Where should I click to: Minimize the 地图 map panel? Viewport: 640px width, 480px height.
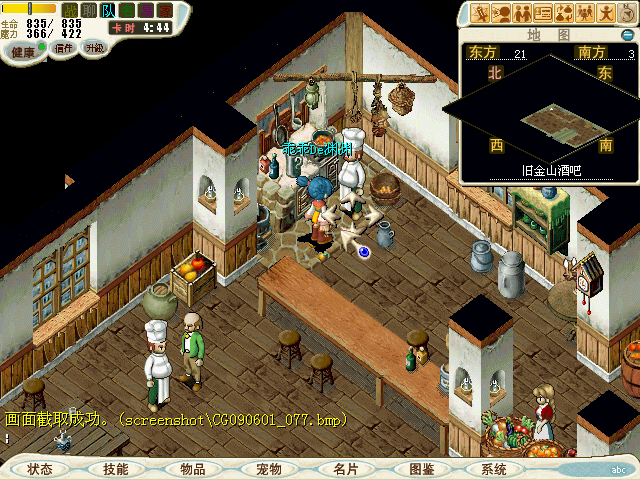[626, 36]
